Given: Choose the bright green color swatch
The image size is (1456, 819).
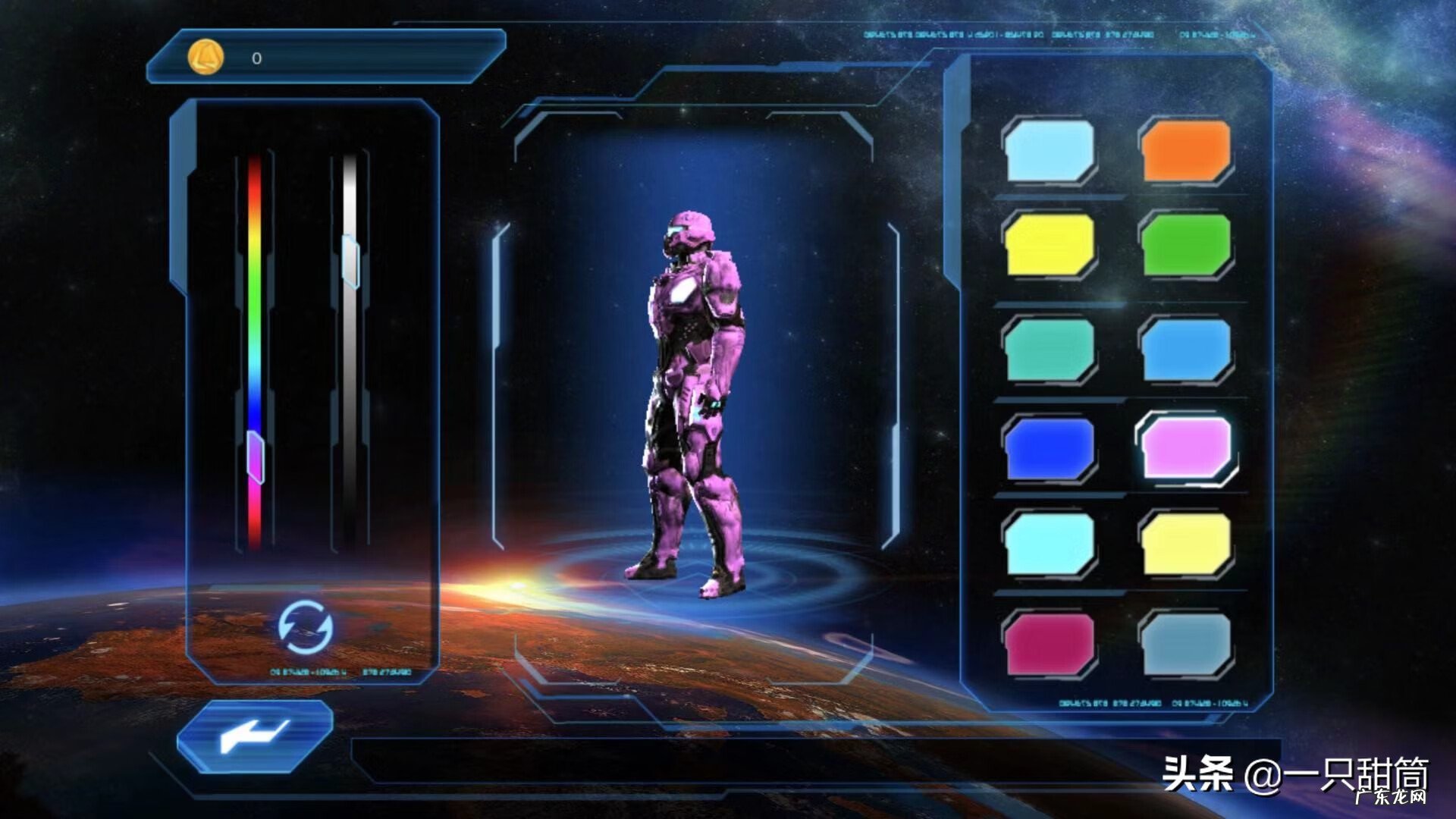Looking at the screenshot, I should point(1186,244).
